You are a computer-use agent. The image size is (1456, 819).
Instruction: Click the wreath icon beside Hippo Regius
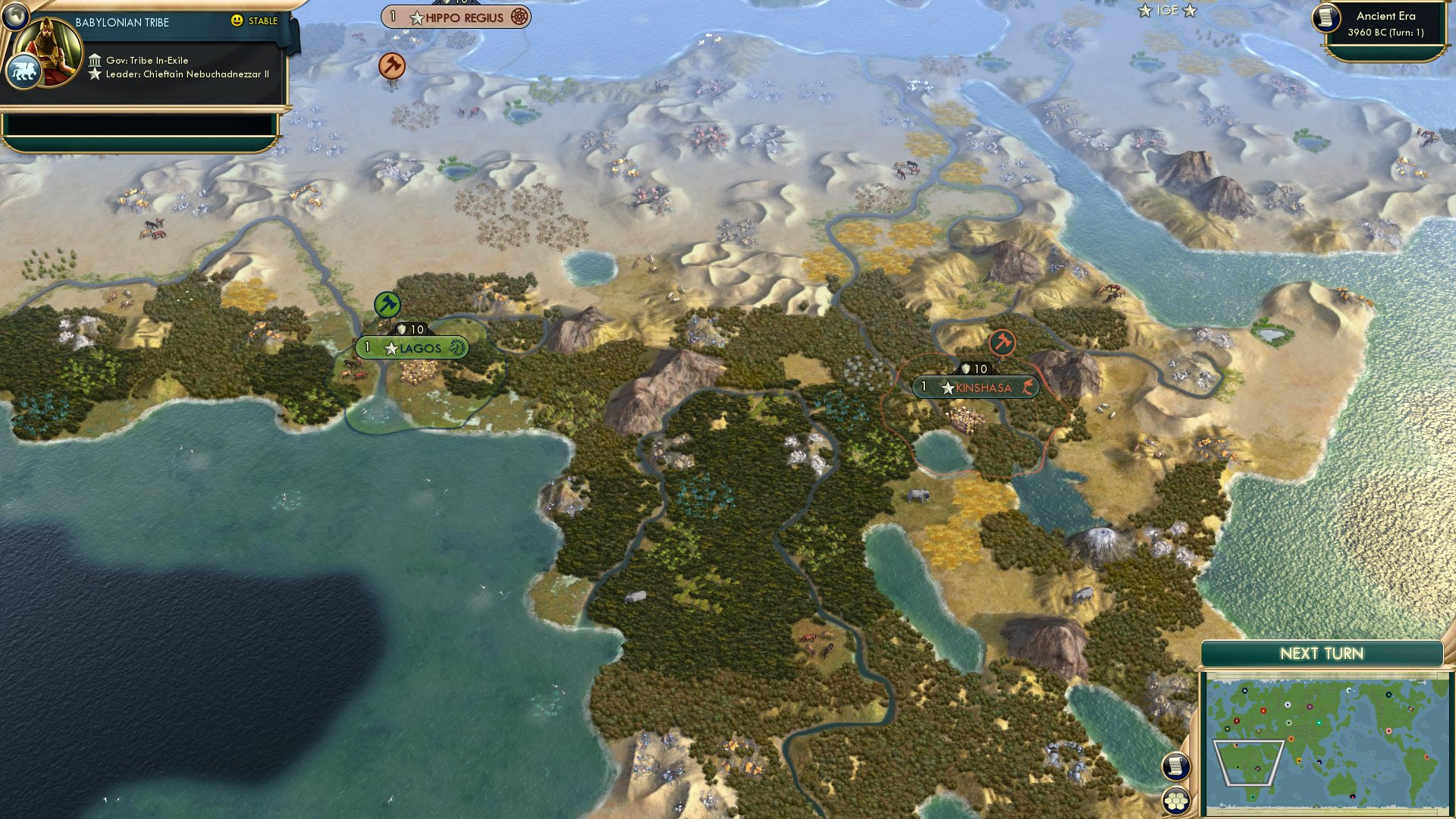point(518,15)
